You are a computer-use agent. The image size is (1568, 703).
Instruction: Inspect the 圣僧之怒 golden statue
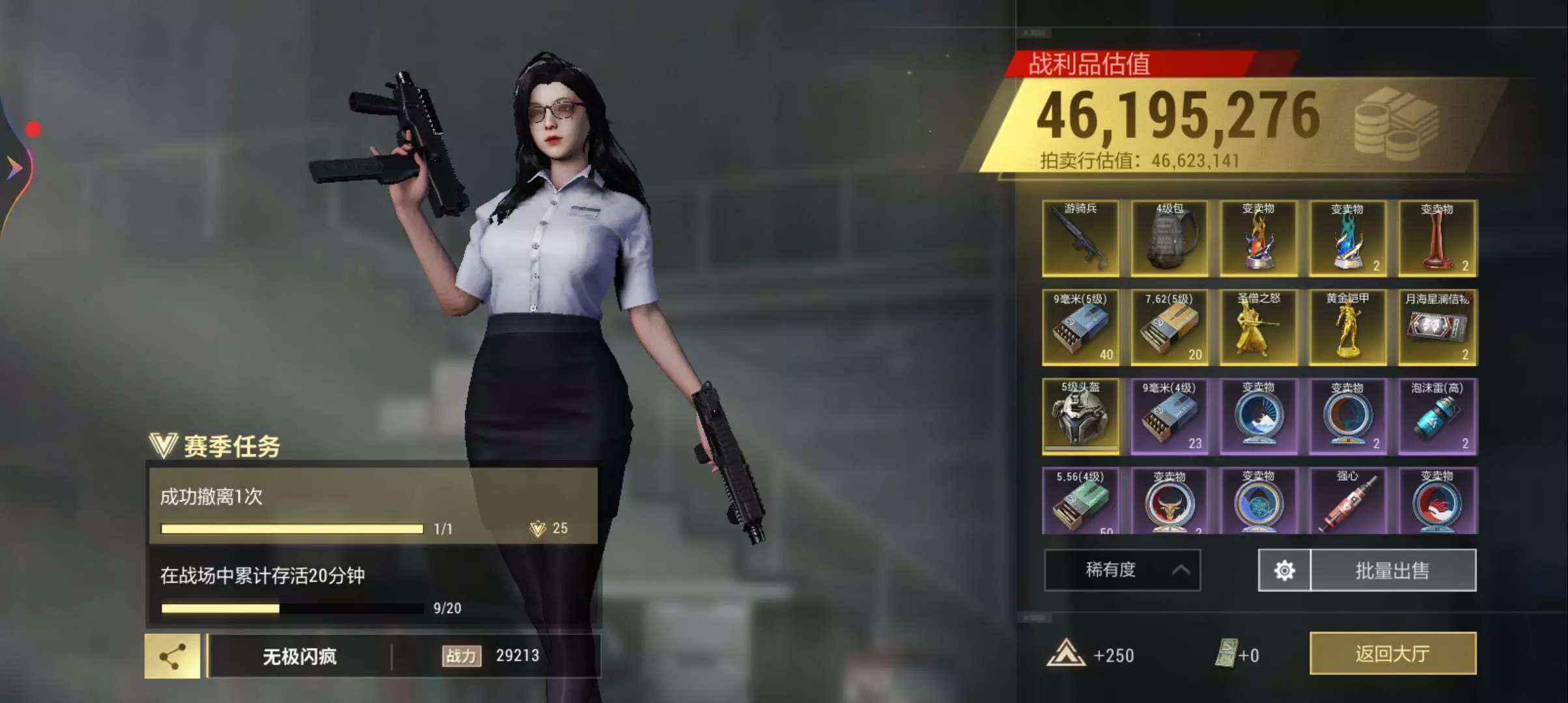1258,327
